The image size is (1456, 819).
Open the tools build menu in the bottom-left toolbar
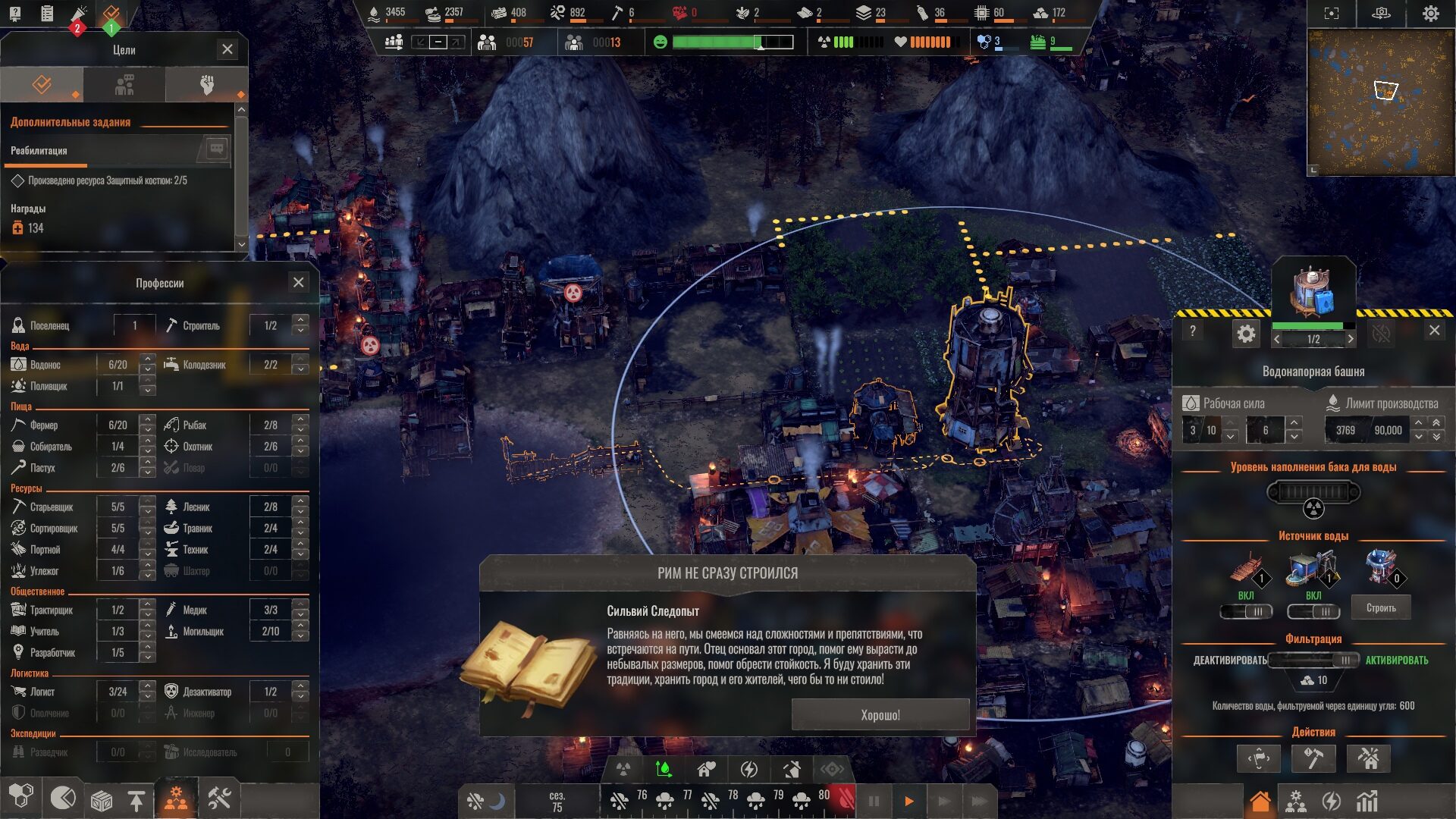click(x=219, y=799)
